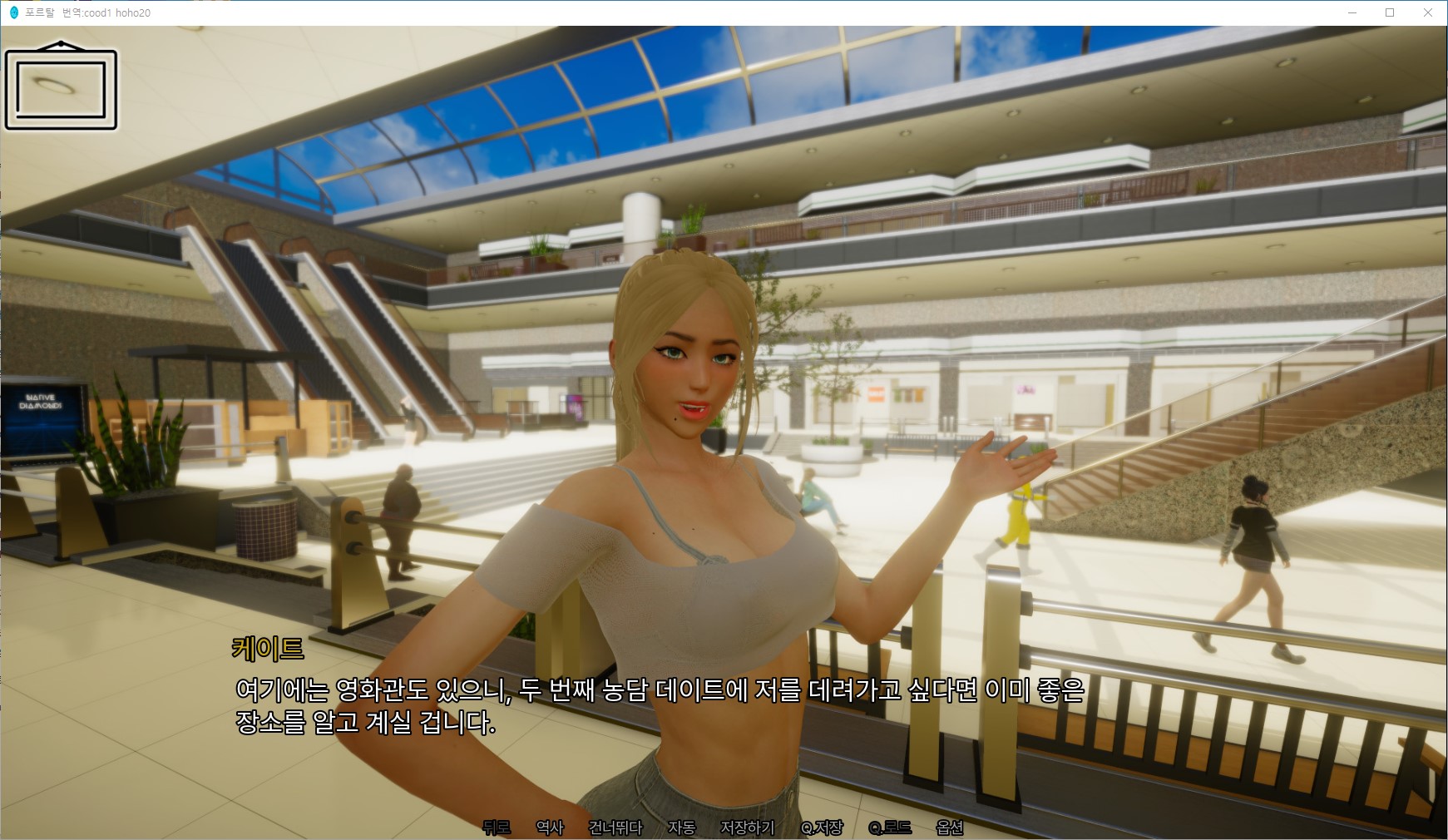
Task: Open the picture frame gallery icon
Action: (61, 86)
